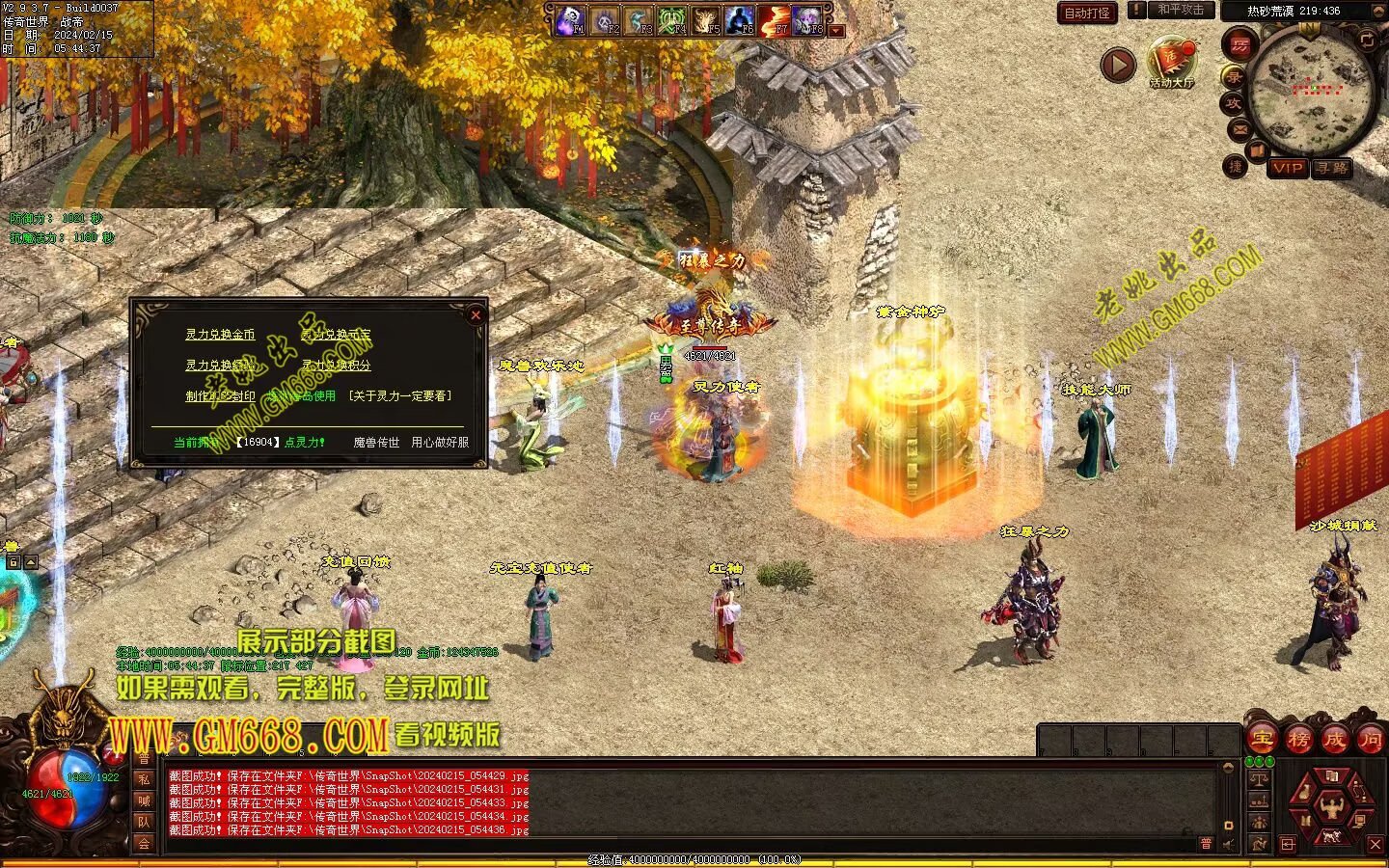This screenshot has width=1389, height=868.
Task: Choose 灵力兑换金币 option
Action: click(220, 335)
